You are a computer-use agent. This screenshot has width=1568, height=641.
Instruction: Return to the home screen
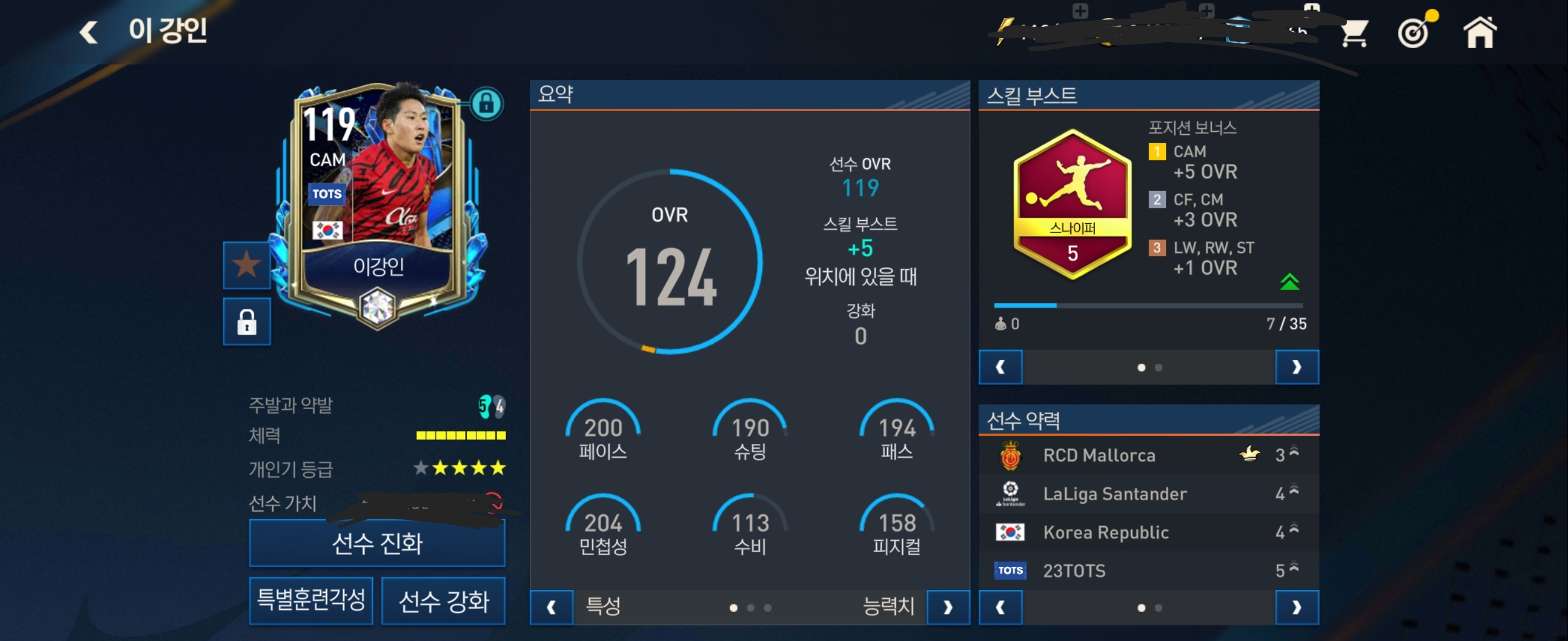tap(1479, 31)
